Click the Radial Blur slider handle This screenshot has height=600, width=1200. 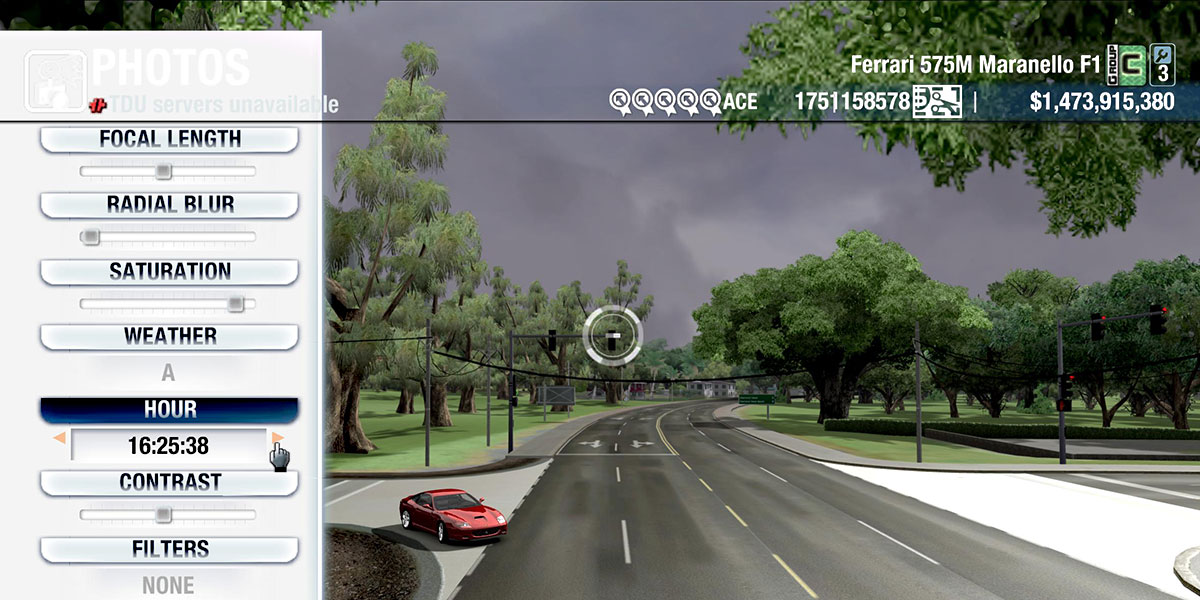pos(90,237)
